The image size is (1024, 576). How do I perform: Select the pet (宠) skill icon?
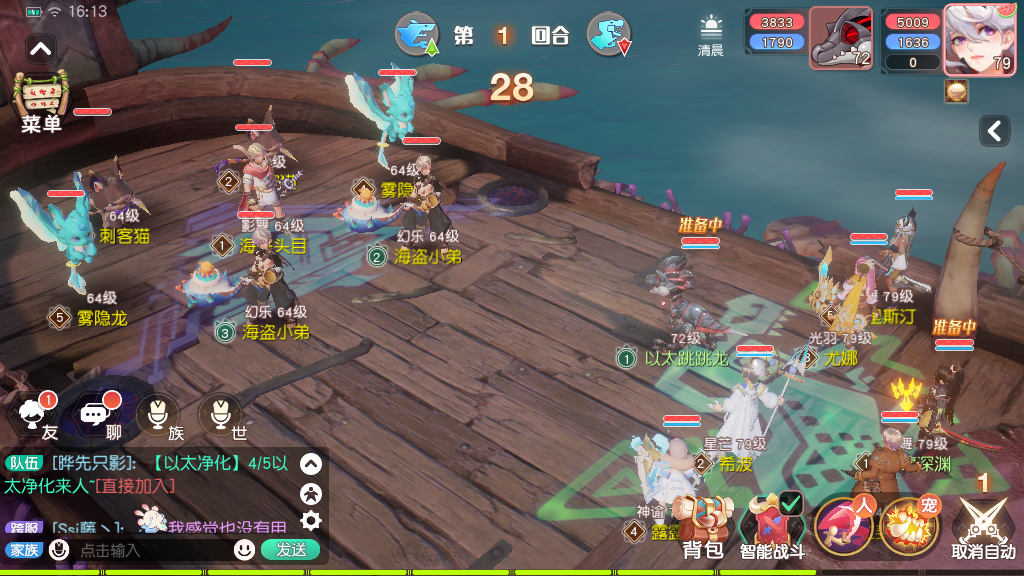[x=909, y=526]
